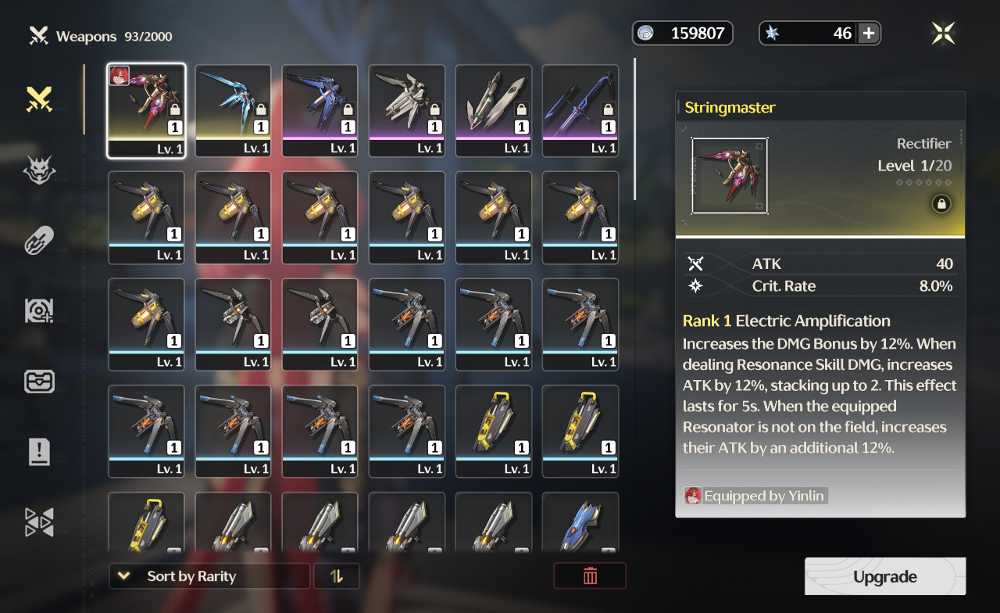Switch to the Echoes monster-face tab
This screenshot has height=613, width=1000.
tap(39, 170)
